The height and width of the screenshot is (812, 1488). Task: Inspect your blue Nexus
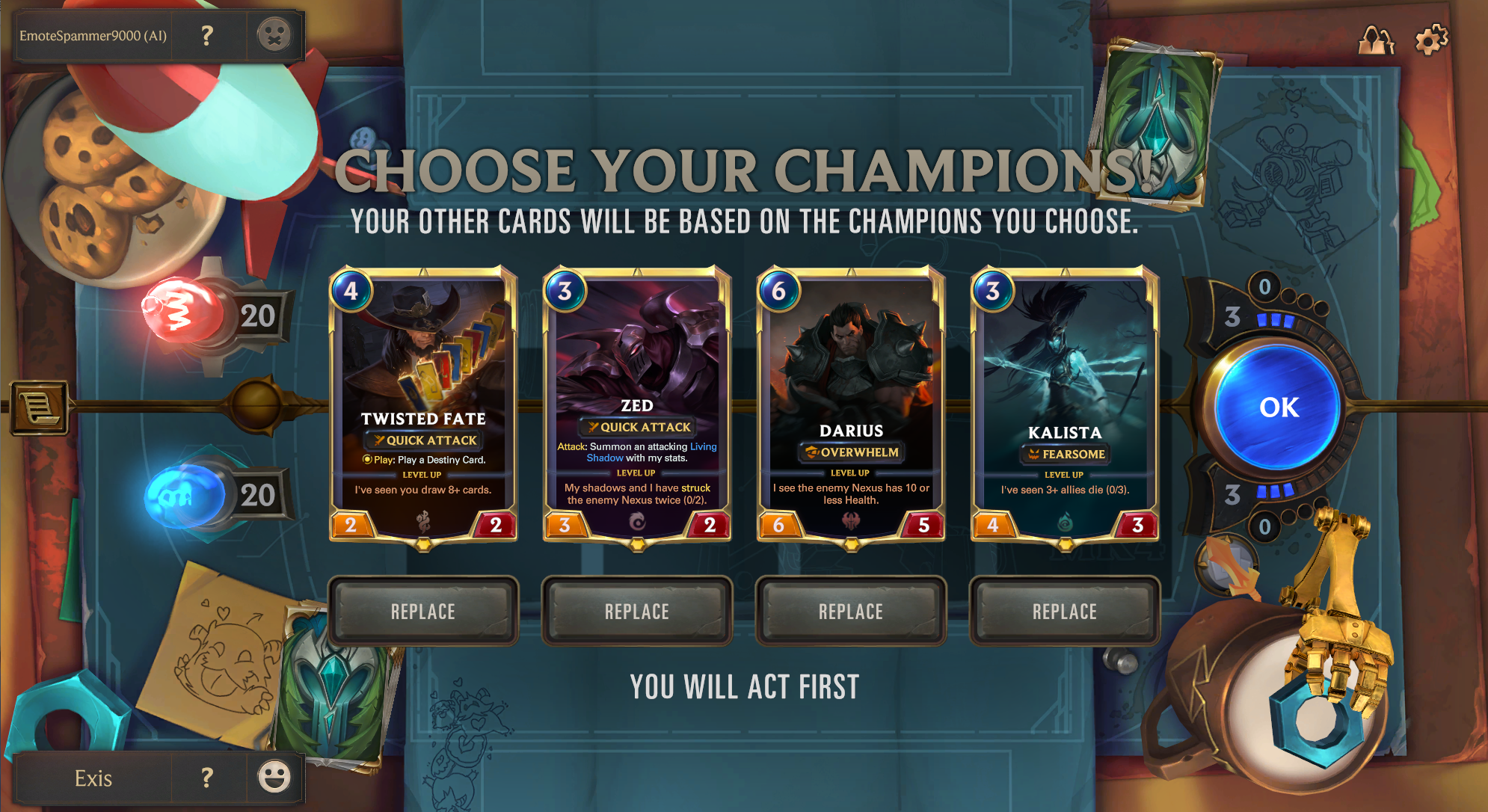pos(183,494)
